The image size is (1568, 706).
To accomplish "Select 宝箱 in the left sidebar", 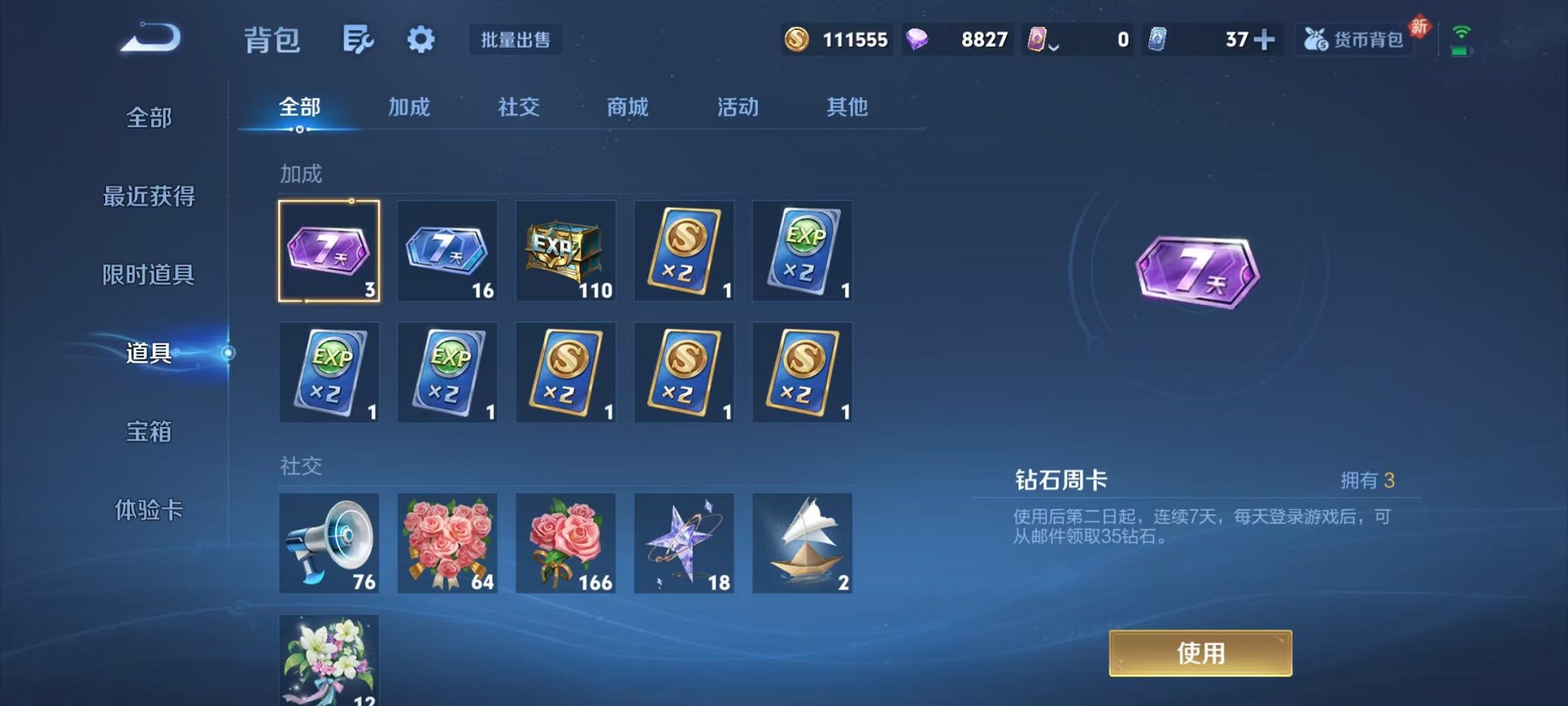I will pyautogui.click(x=148, y=433).
